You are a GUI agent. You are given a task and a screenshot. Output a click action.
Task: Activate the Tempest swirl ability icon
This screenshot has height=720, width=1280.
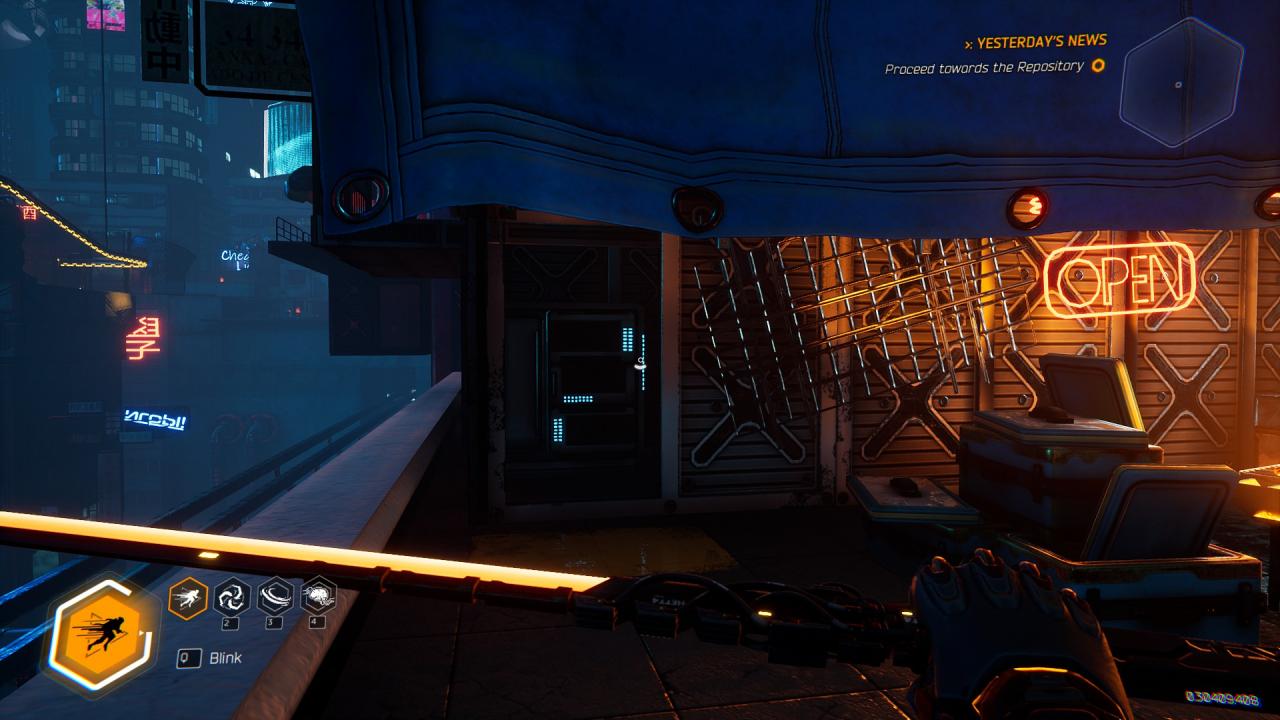[232, 597]
